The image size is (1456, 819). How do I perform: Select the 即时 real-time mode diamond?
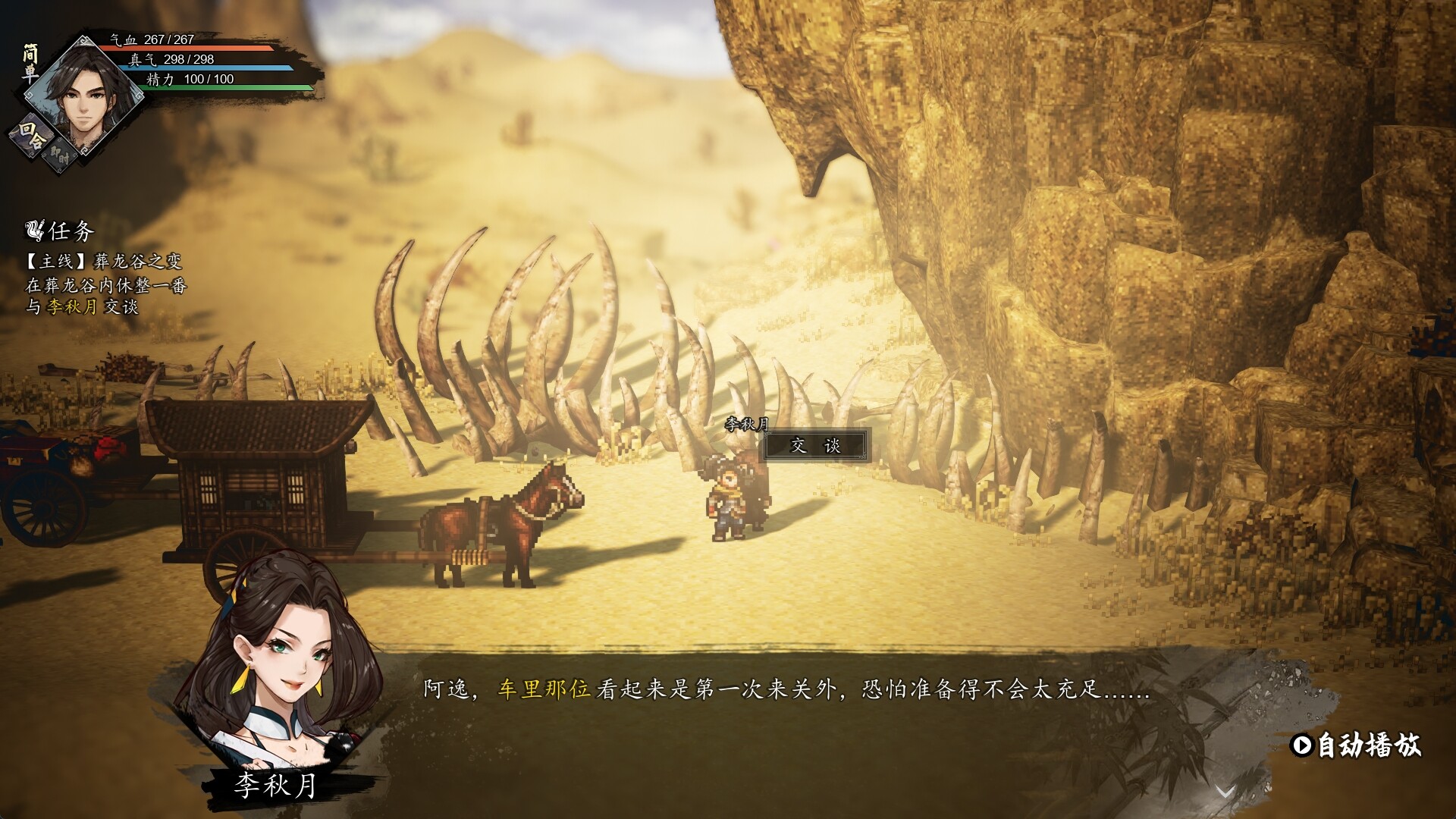point(60,158)
